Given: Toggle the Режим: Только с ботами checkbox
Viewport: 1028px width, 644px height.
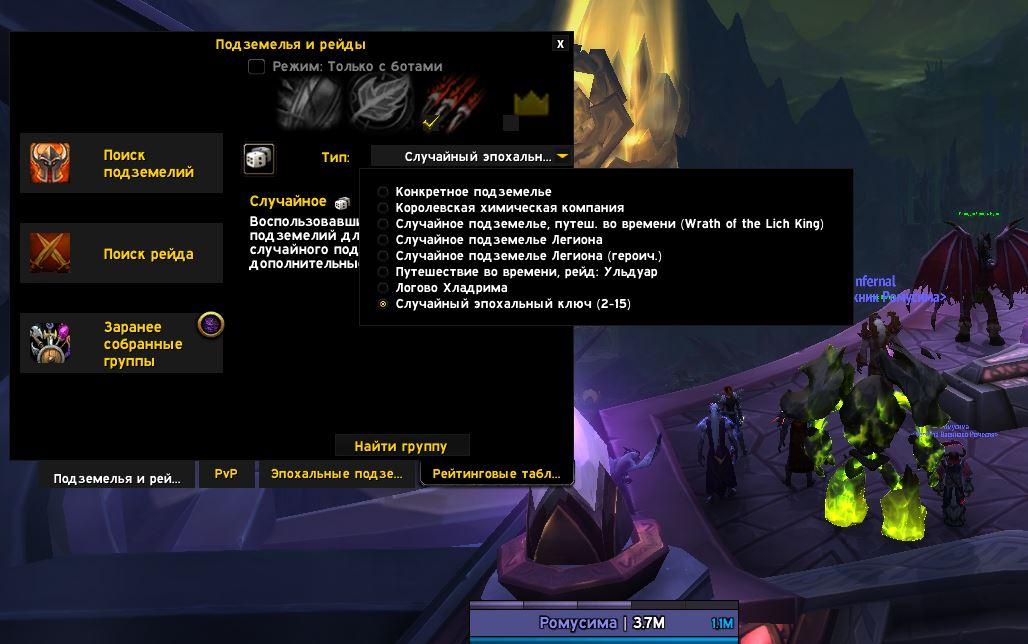Looking at the screenshot, I should (x=257, y=67).
